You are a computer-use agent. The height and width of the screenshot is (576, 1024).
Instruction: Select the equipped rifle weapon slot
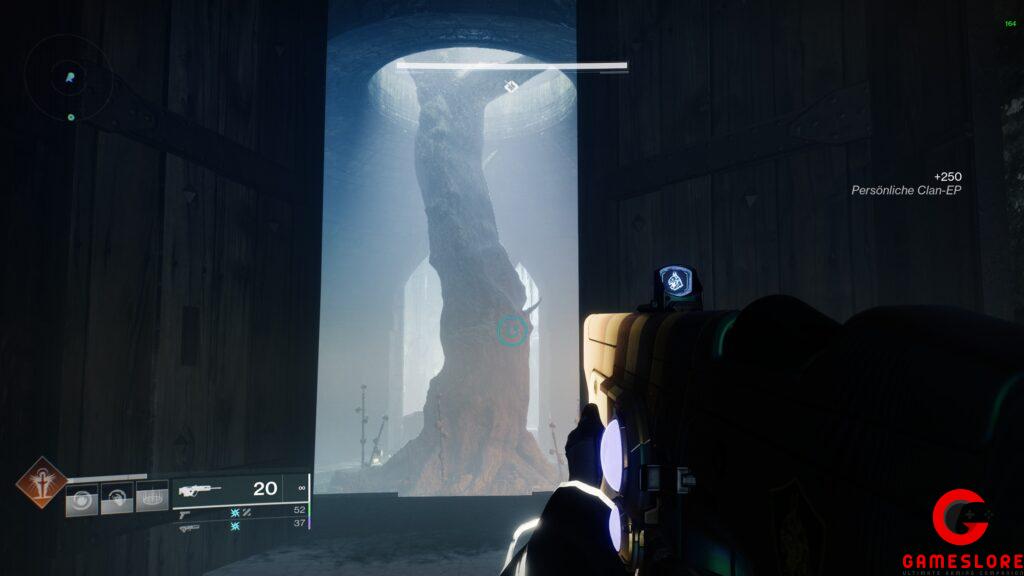[240, 490]
